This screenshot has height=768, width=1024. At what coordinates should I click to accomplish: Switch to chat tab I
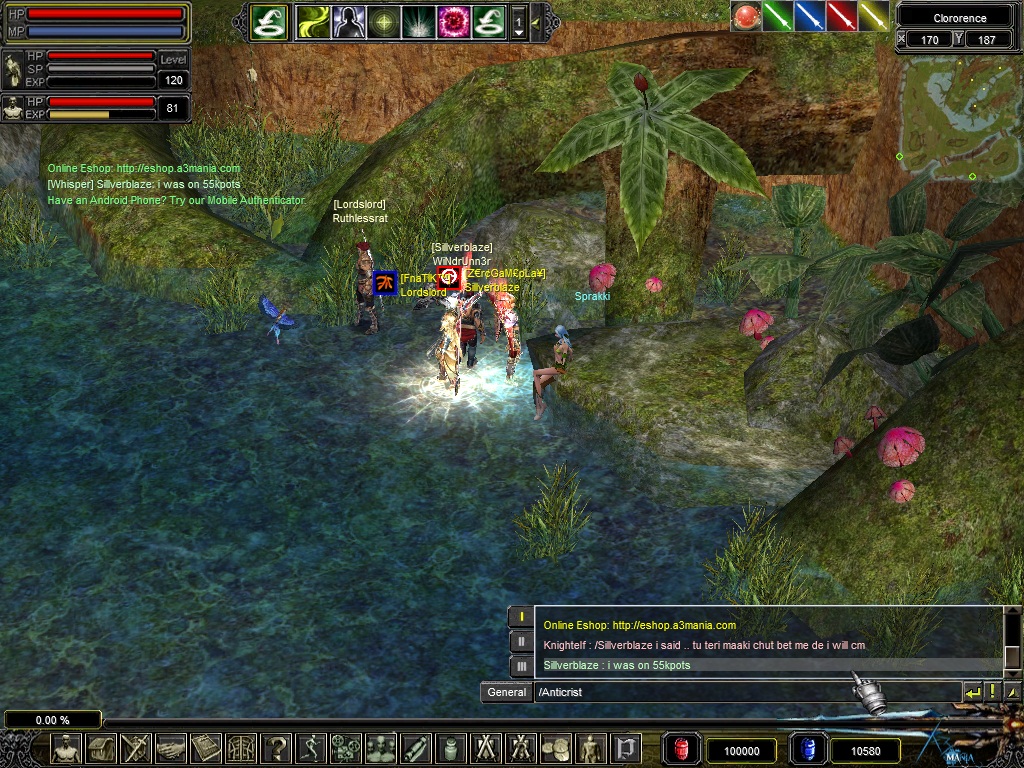(521, 616)
